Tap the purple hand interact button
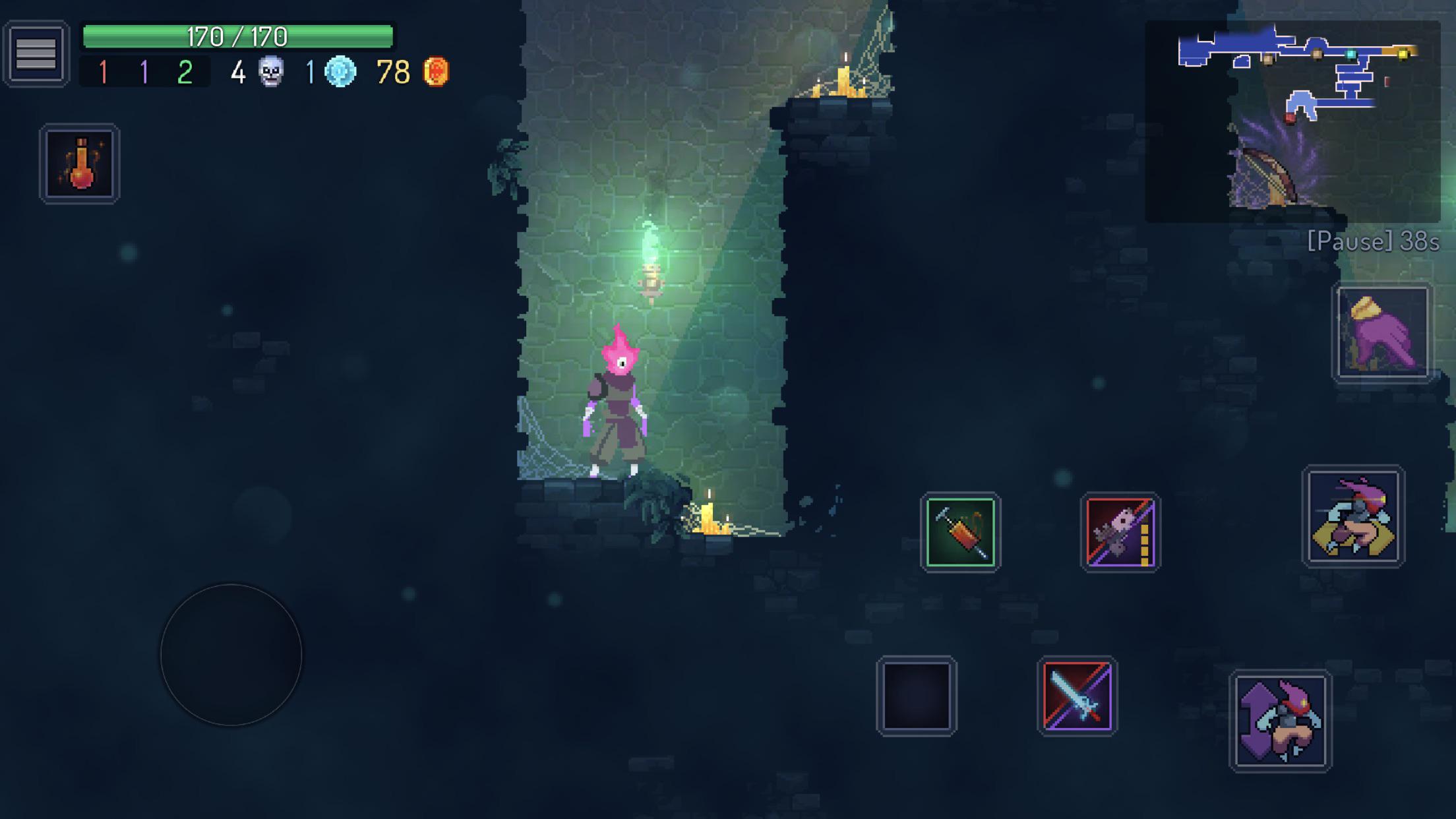The height and width of the screenshot is (819, 1456). [x=1382, y=333]
